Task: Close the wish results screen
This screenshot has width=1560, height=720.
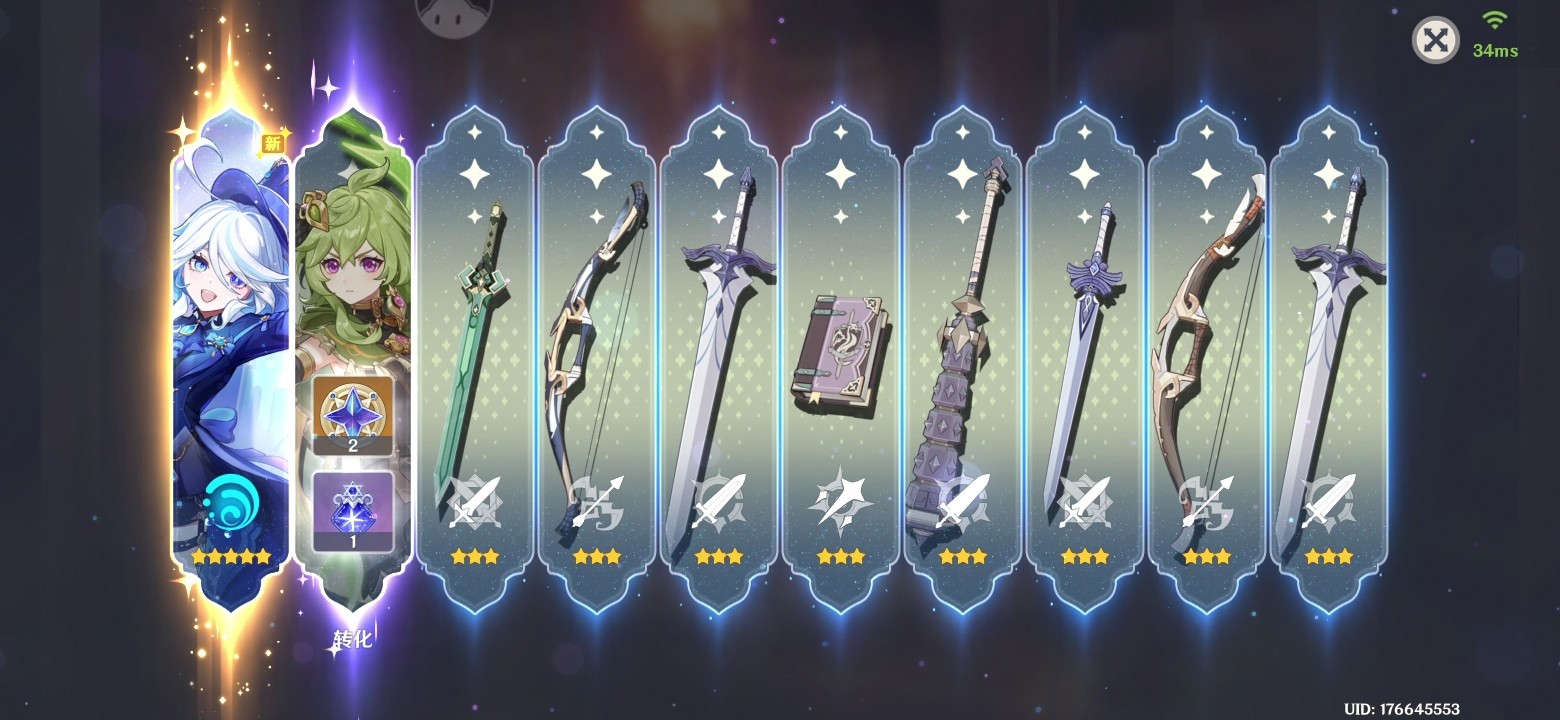Action: point(1435,41)
